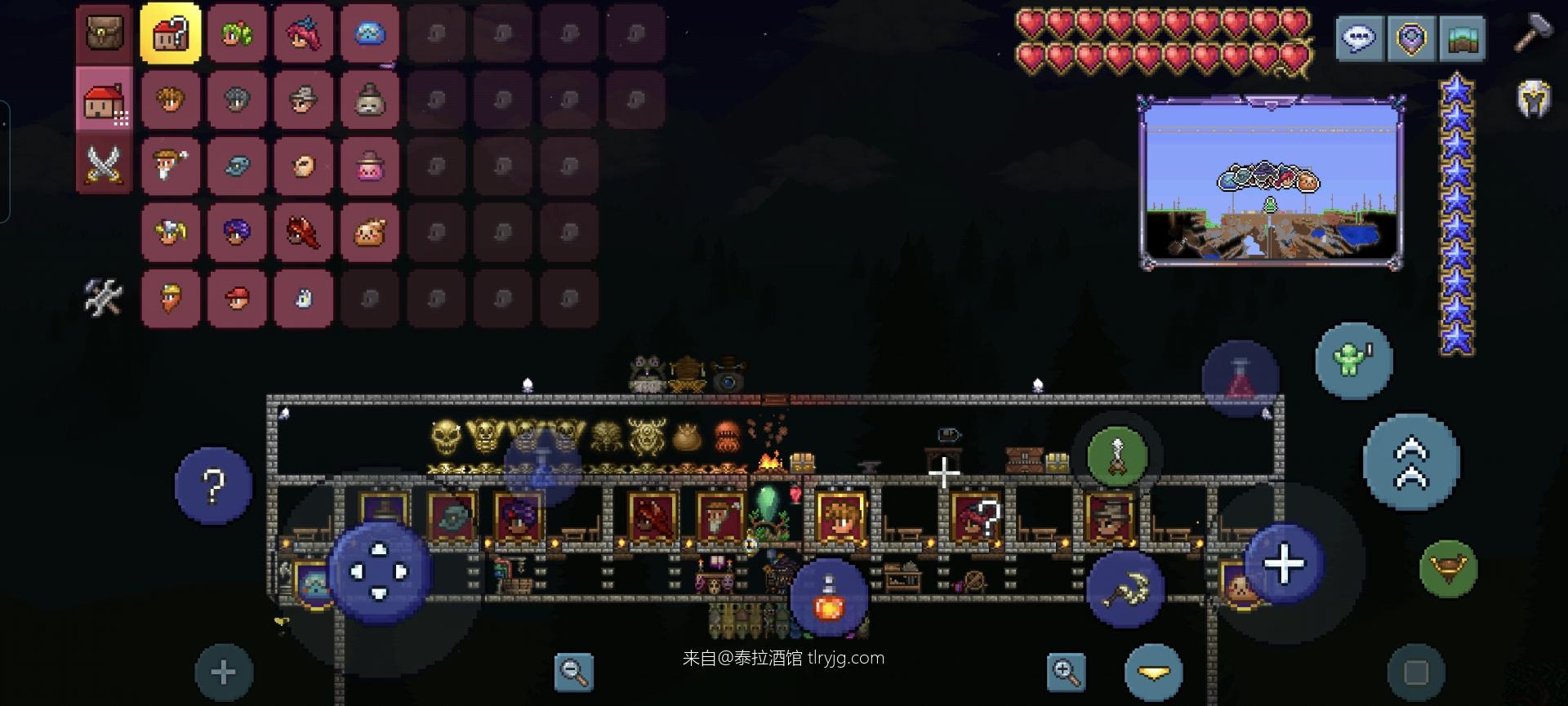Zoom in with the magnifier plus button

point(1066,673)
